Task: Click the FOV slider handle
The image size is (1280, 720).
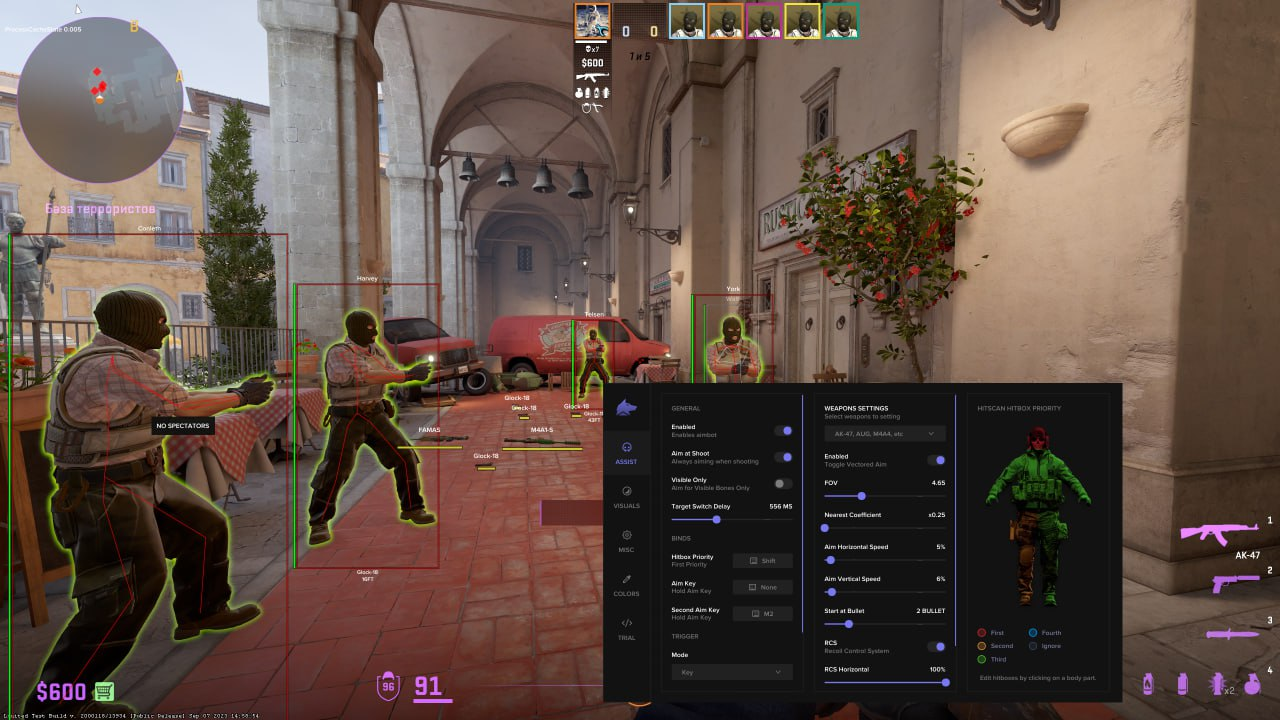Action: 861,496
